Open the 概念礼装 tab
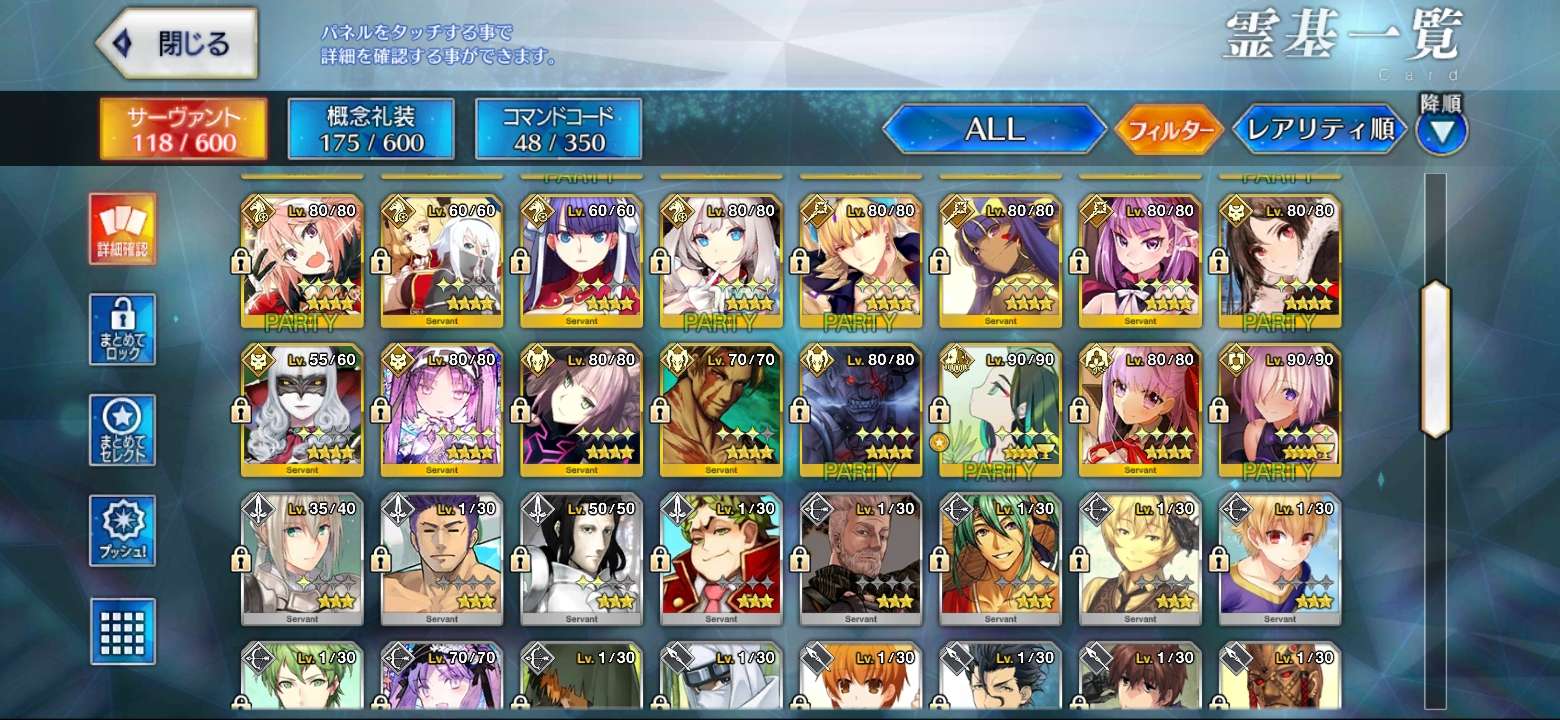This screenshot has width=1560, height=720. tap(371, 129)
